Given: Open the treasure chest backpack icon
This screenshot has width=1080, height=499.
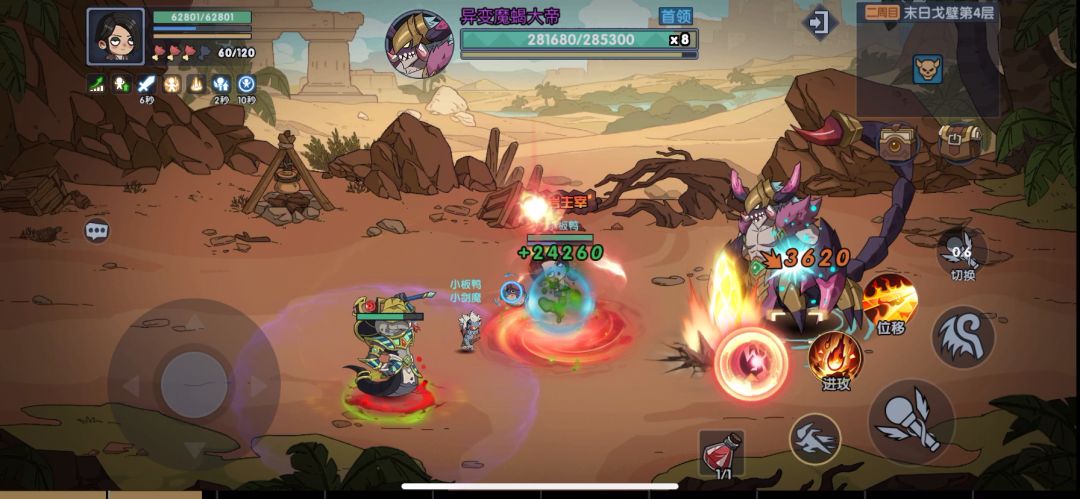Looking at the screenshot, I should 958,141.
